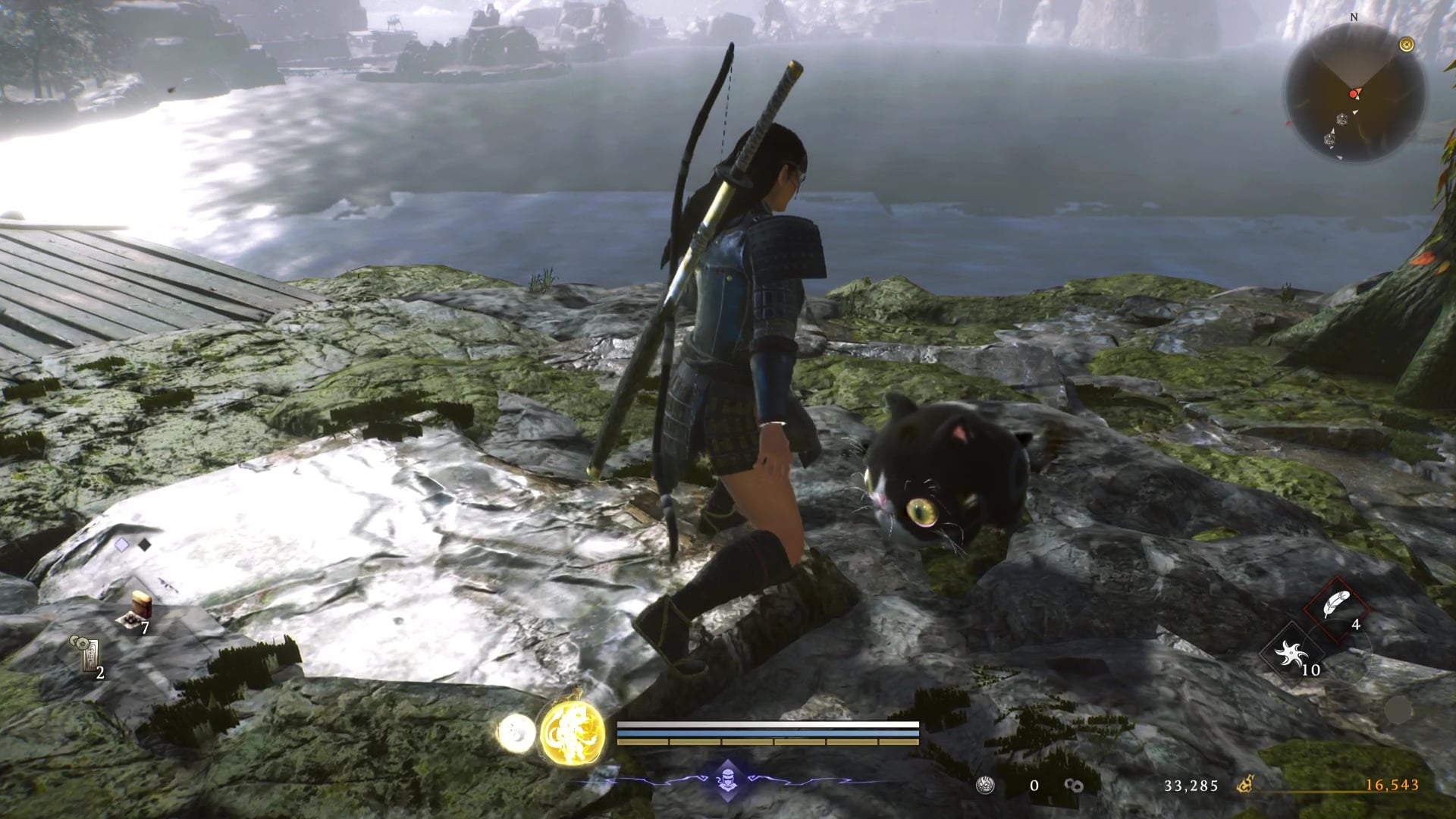
Task: Activate the golden guardian spirit orb
Action: pyautogui.click(x=573, y=734)
